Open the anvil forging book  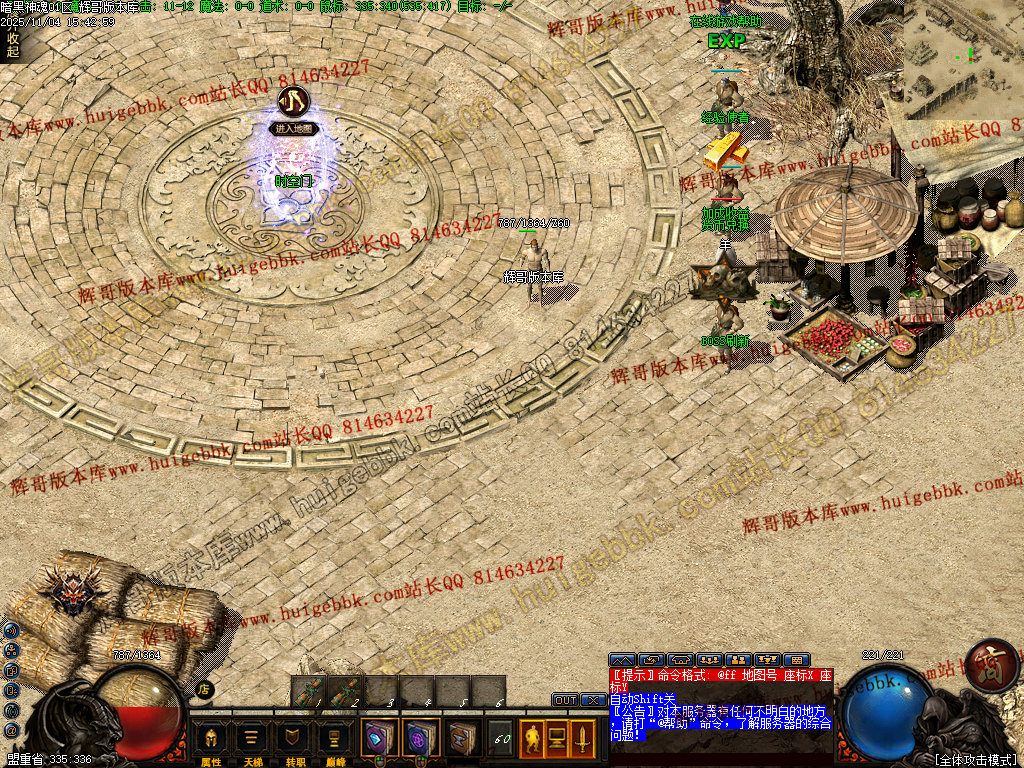tap(461, 738)
